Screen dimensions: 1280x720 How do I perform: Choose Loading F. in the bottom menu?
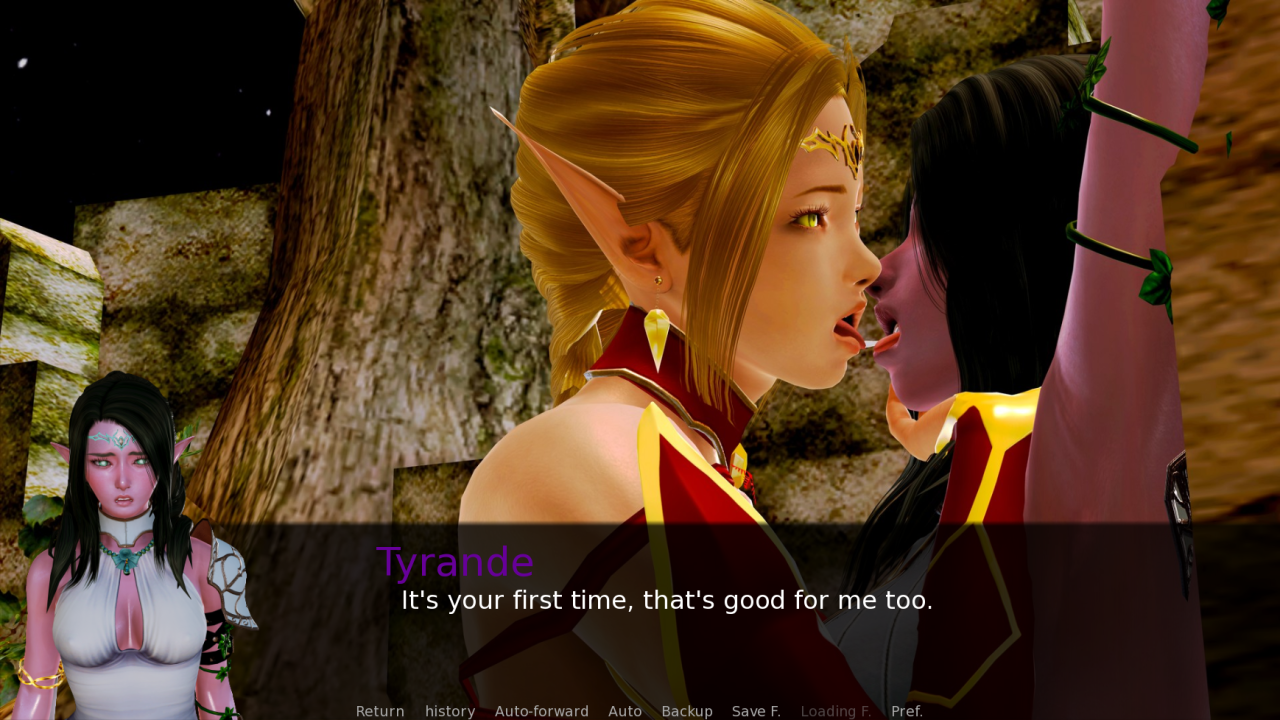pyautogui.click(x=836, y=711)
